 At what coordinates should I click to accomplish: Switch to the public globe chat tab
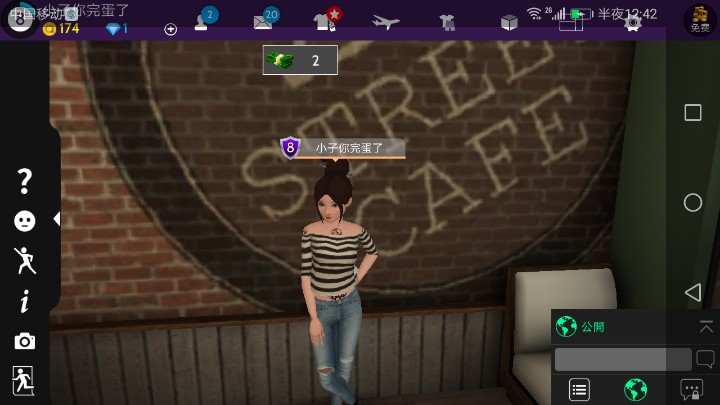(x=635, y=390)
